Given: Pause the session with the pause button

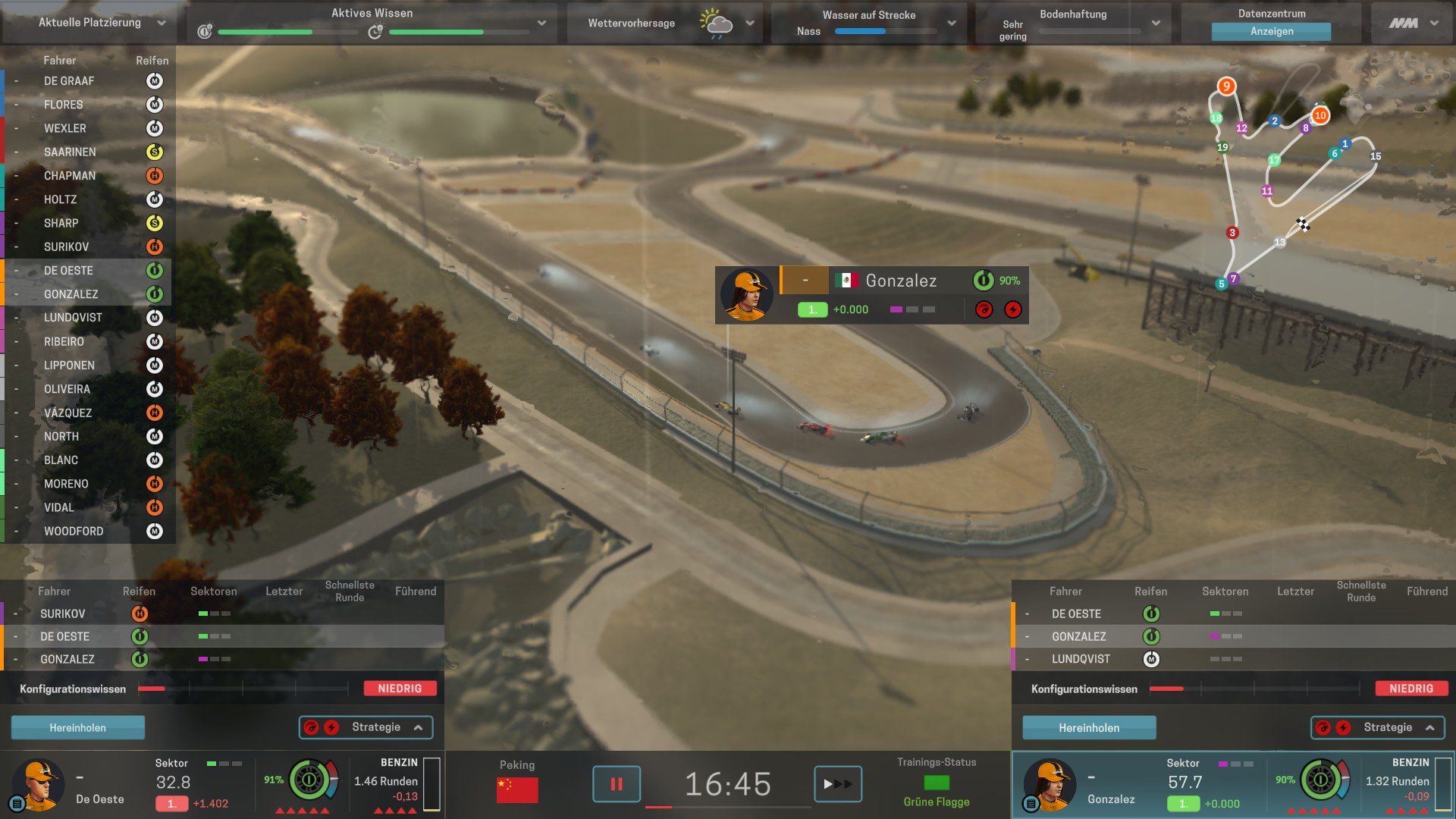Looking at the screenshot, I should [x=616, y=784].
